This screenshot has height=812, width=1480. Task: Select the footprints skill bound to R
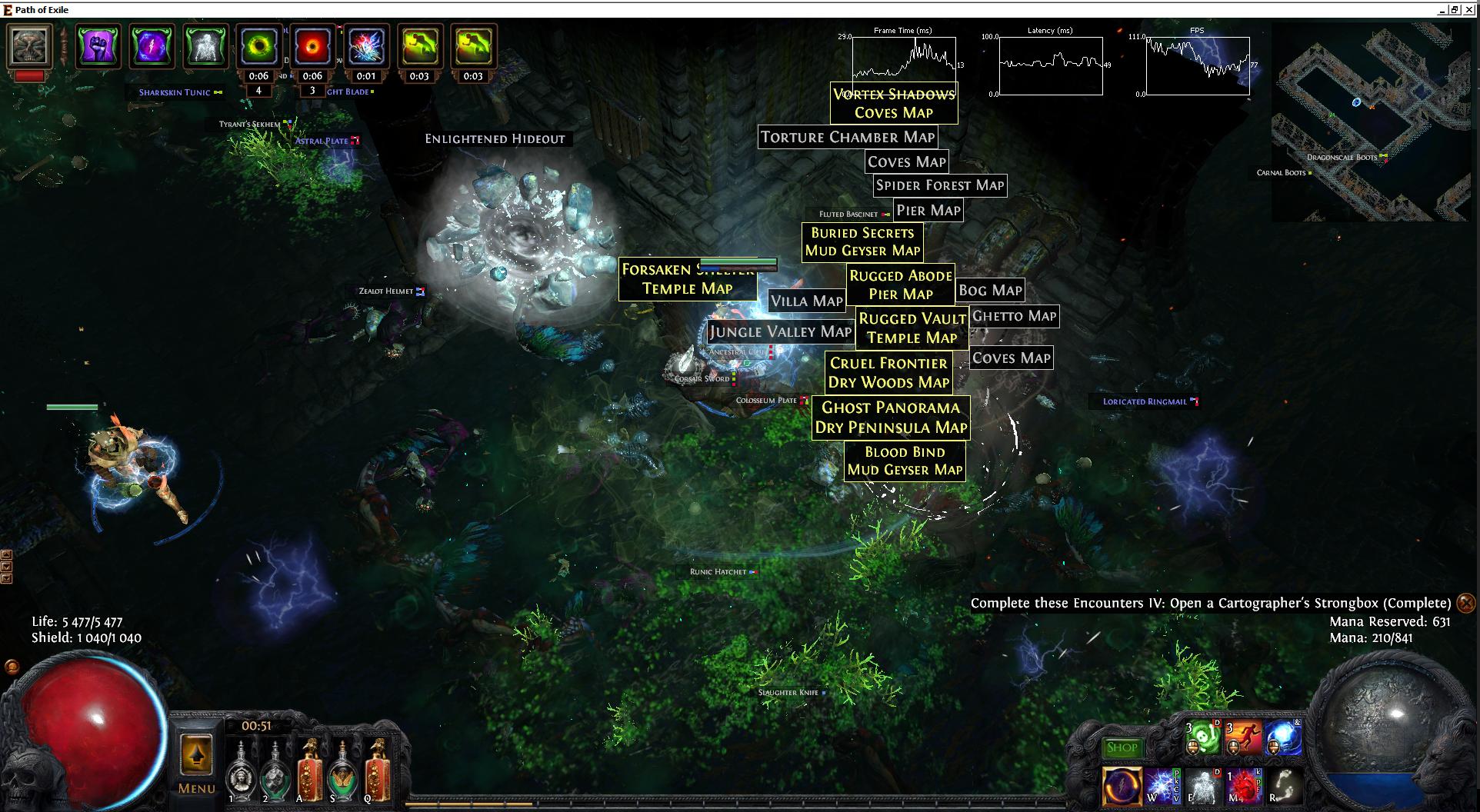1284,785
